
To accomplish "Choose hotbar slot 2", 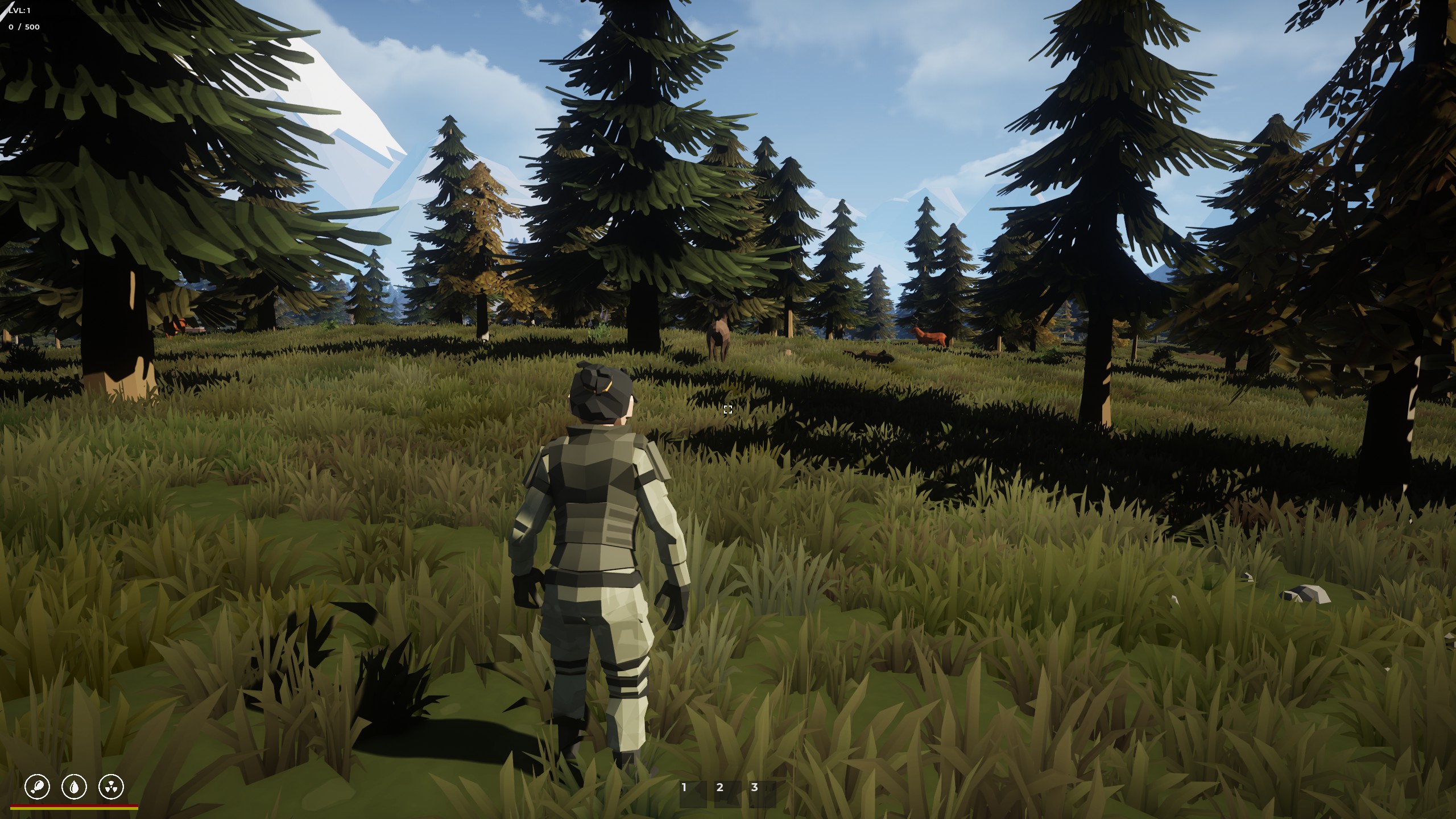I will (728, 794).
